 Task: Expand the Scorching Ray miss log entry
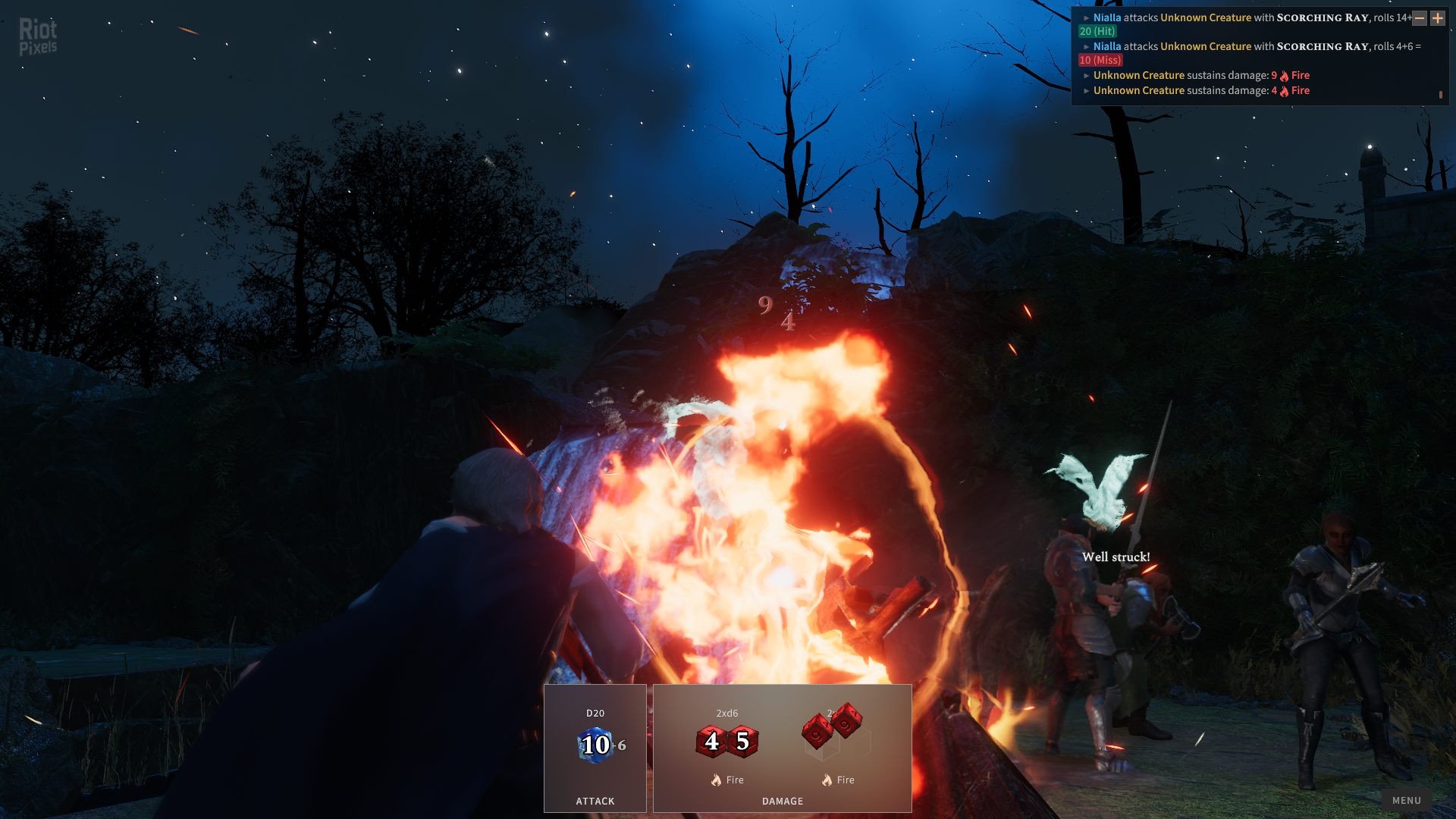coord(1087,46)
